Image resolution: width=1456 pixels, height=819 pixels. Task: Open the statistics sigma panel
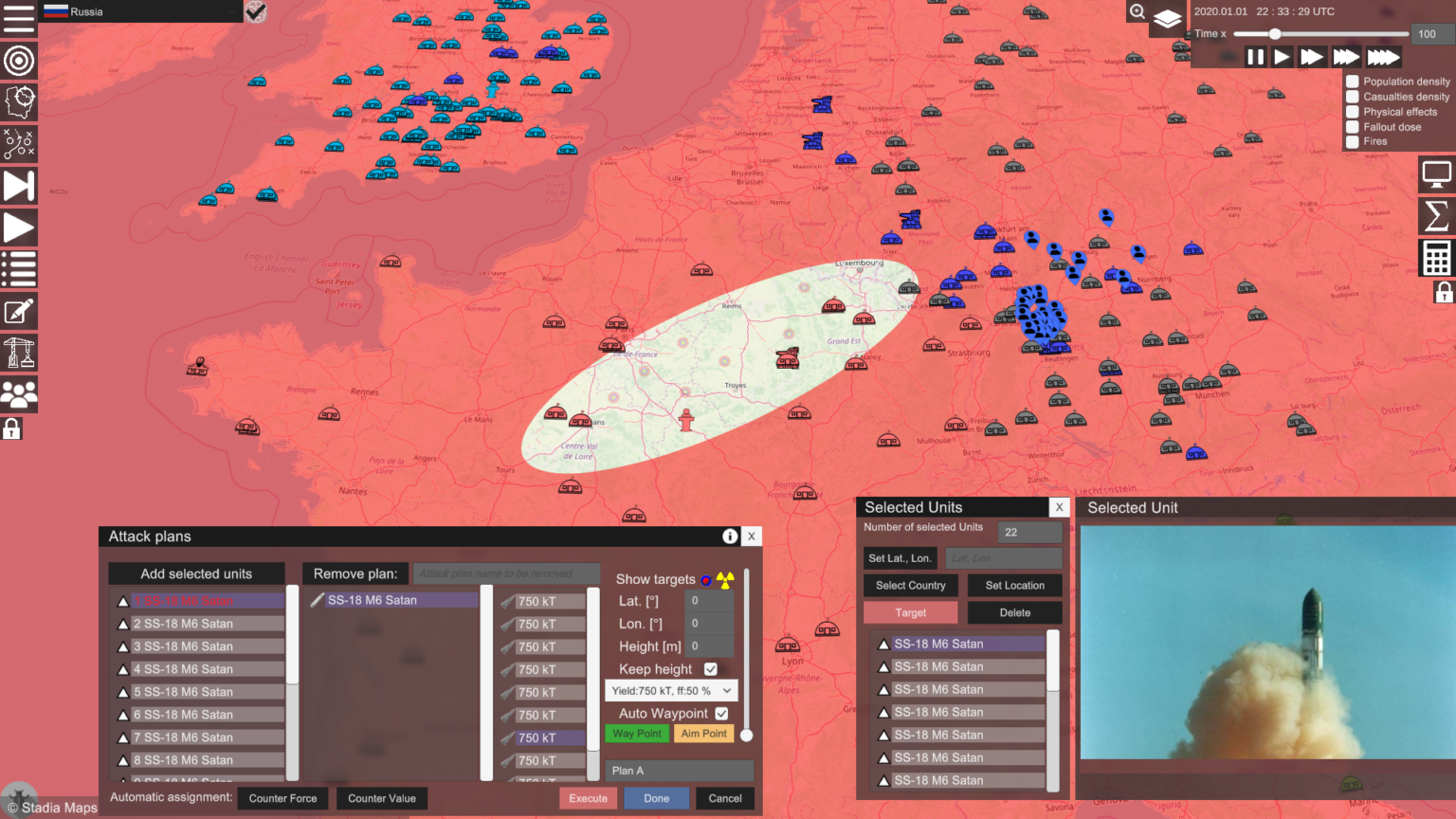pyautogui.click(x=1436, y=216)
